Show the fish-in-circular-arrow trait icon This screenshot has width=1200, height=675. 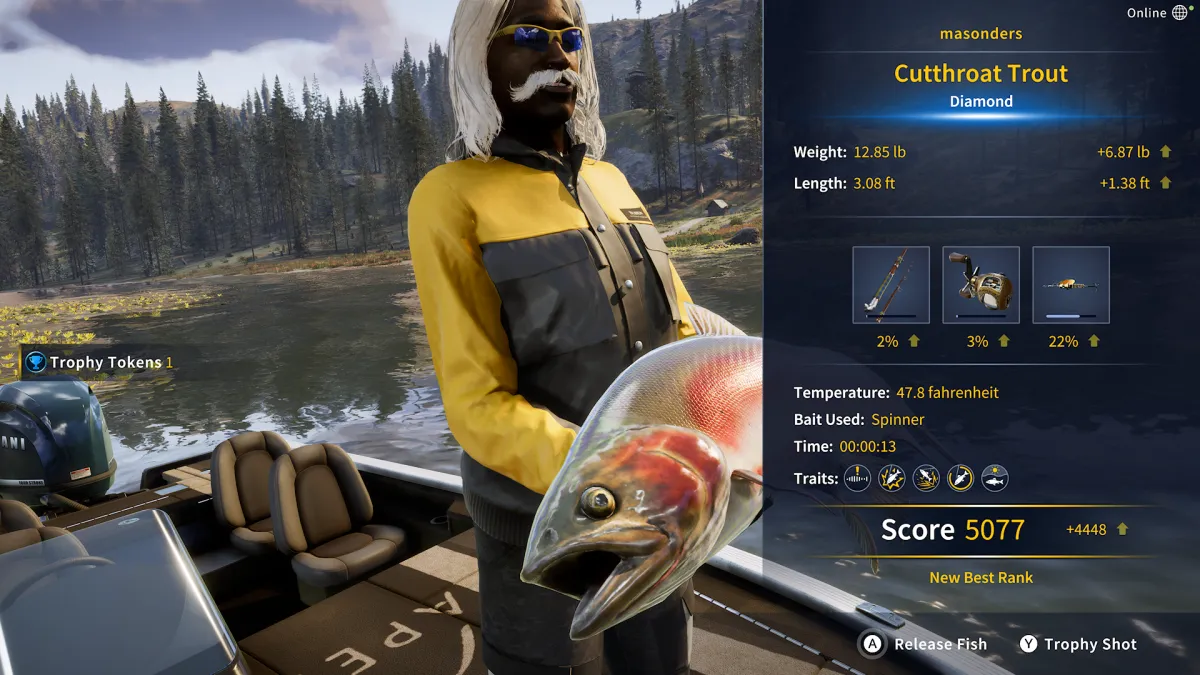(960, 478)
